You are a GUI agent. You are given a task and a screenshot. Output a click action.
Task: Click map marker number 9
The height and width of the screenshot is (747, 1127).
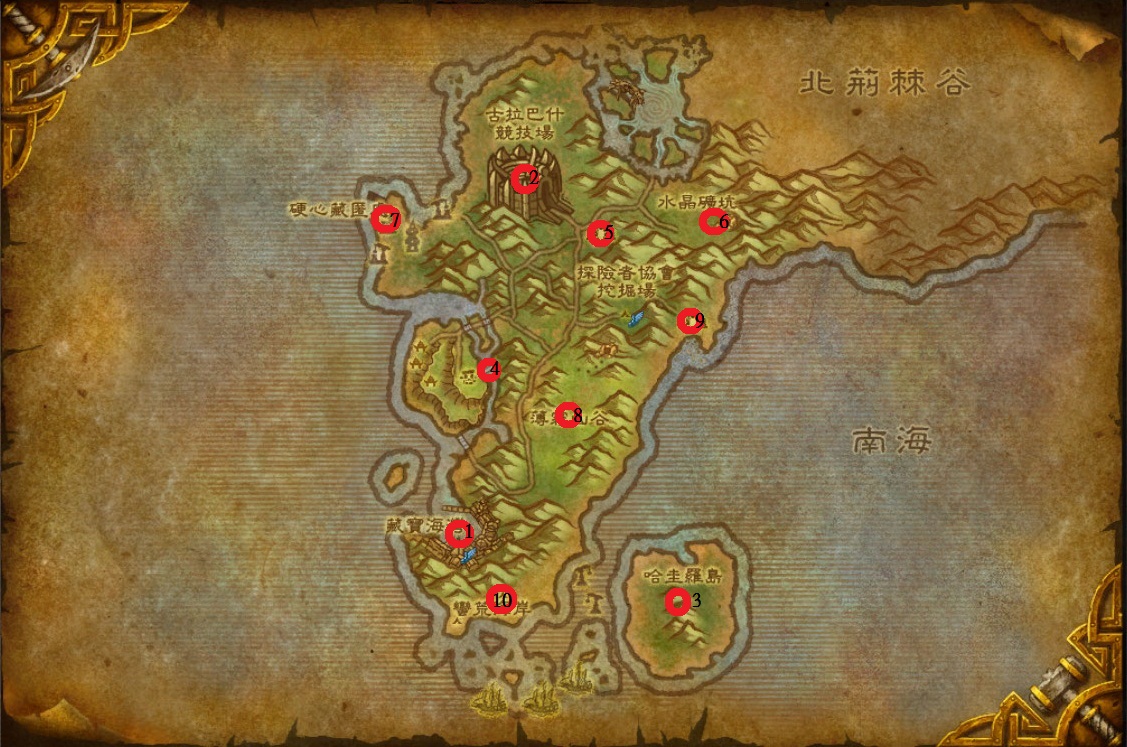click(689, 321)
